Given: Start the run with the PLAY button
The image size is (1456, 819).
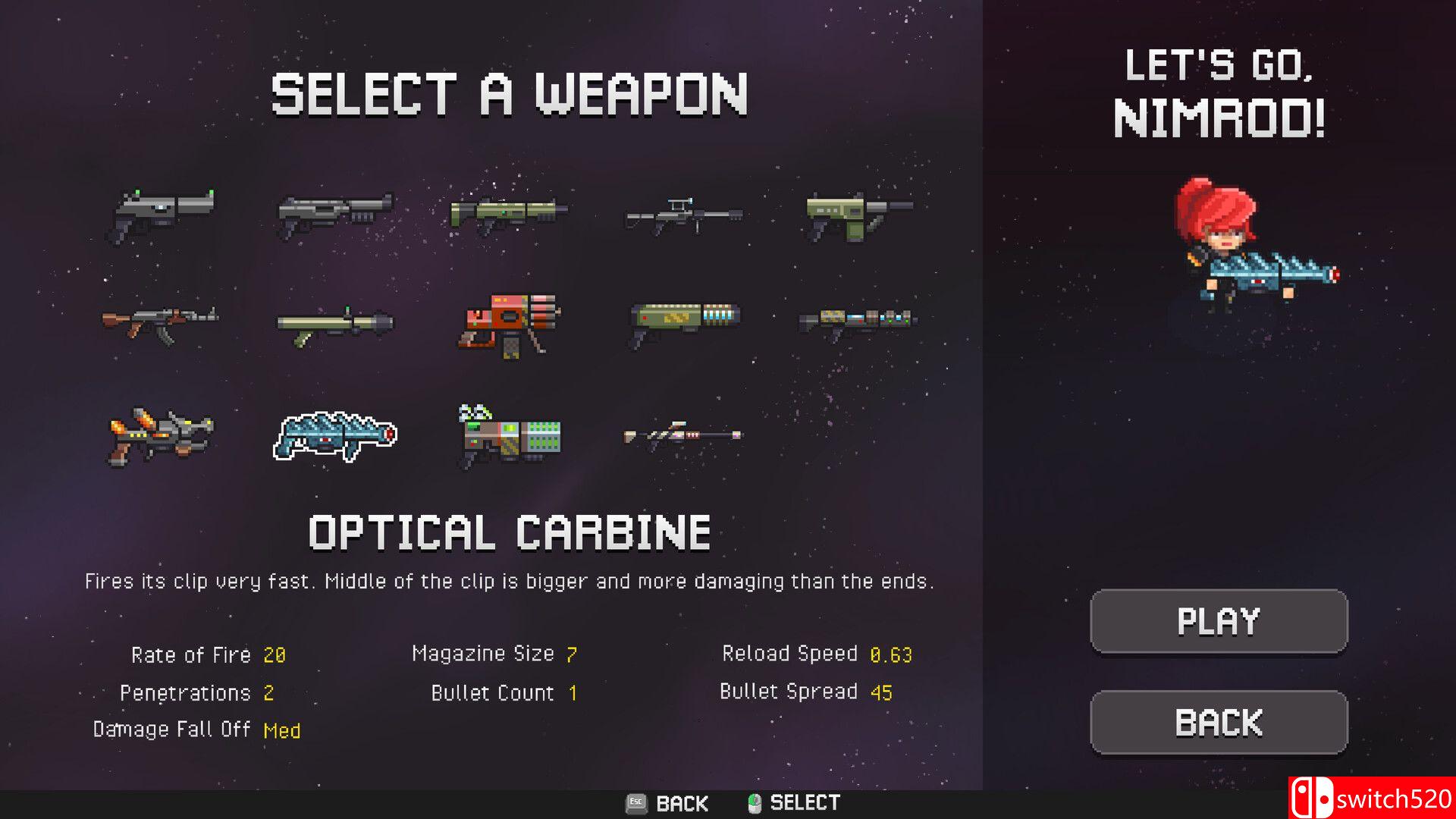Looking at the screenshot, I should [x=1219, y=621].
